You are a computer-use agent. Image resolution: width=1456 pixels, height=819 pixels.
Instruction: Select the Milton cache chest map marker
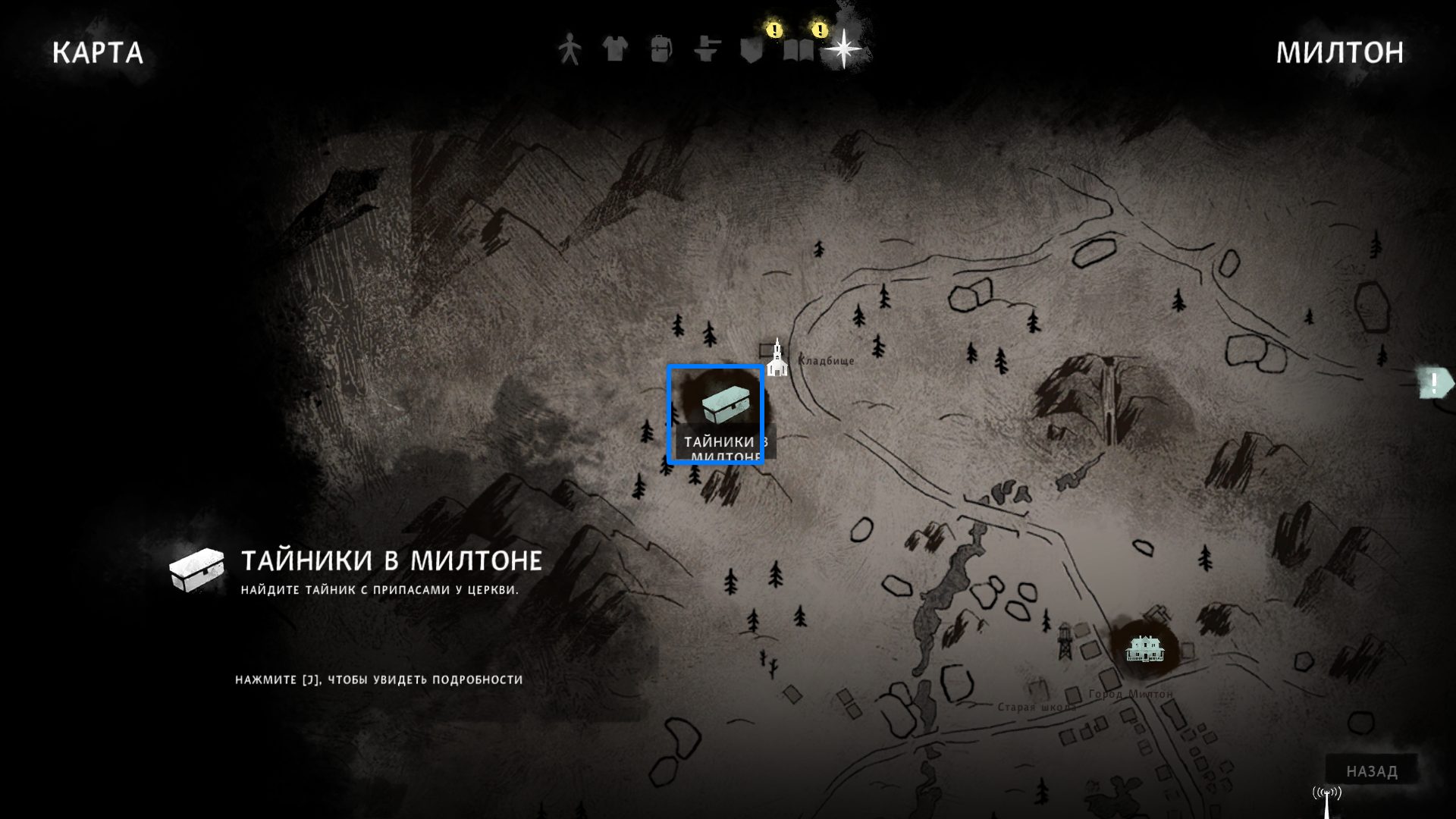(x=716, y=408)
